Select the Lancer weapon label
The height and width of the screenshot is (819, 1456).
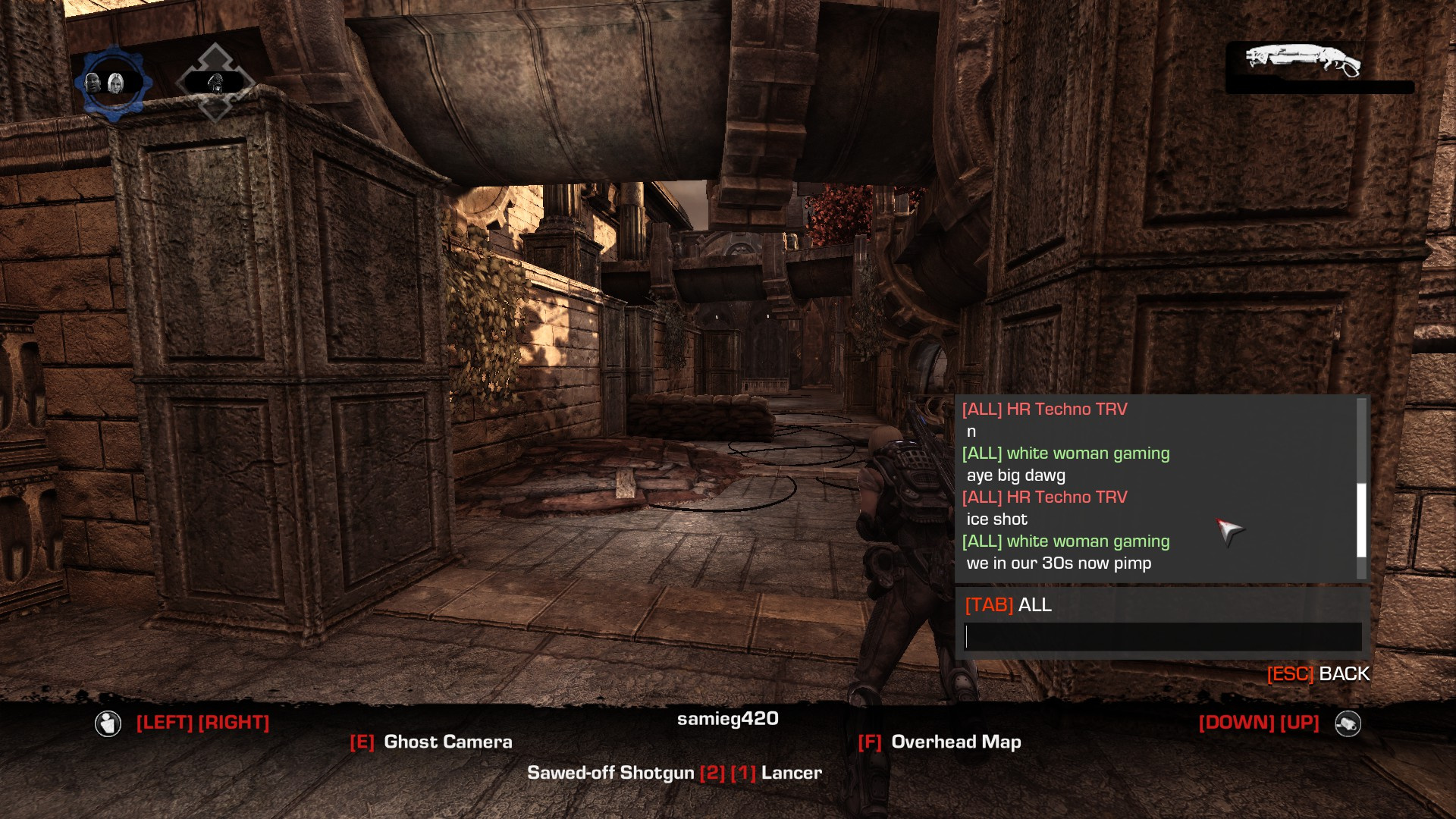(x=791, y=773)
